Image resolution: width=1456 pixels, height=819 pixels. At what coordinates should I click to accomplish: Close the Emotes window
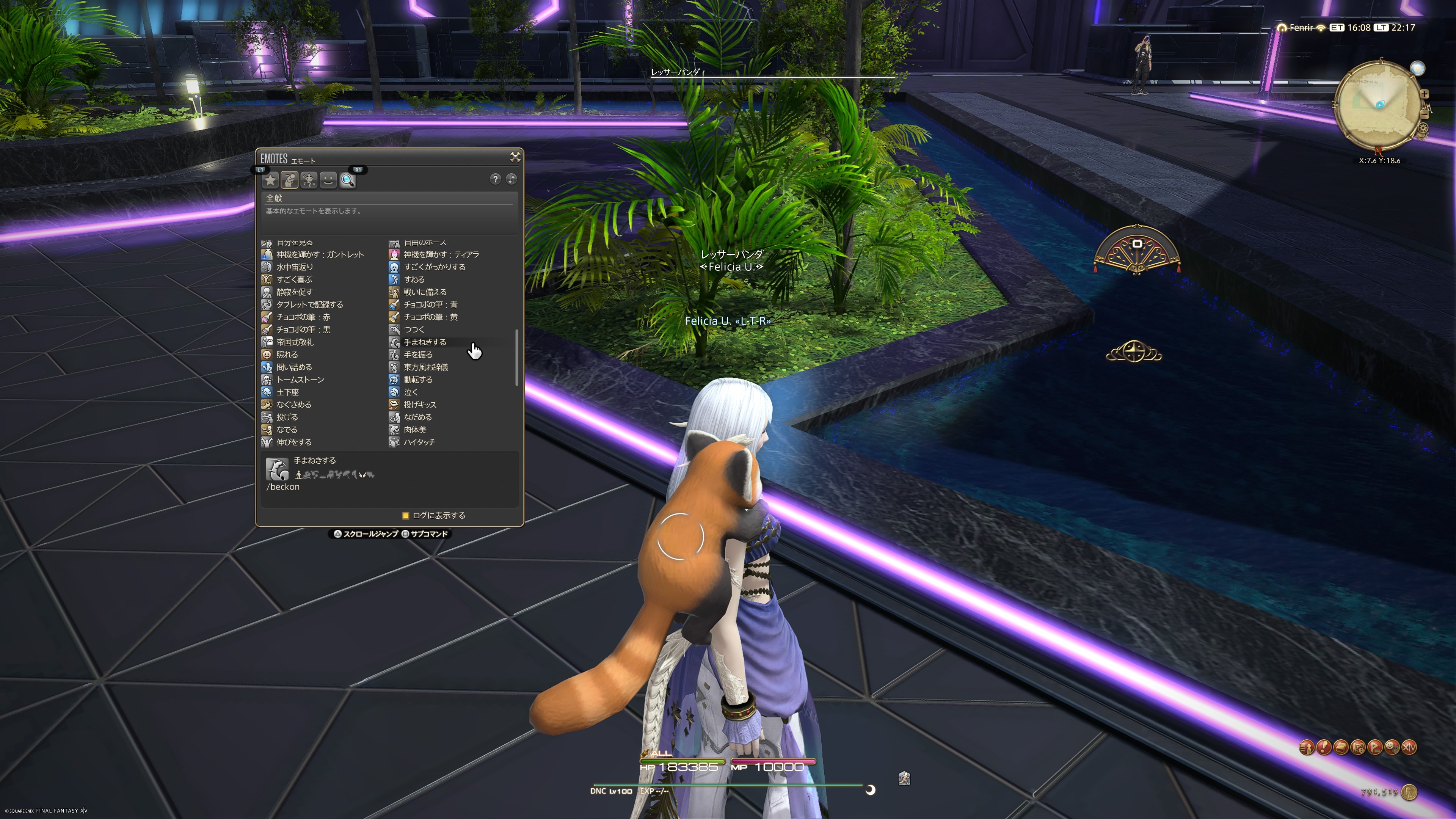click(x=515, y=157)
